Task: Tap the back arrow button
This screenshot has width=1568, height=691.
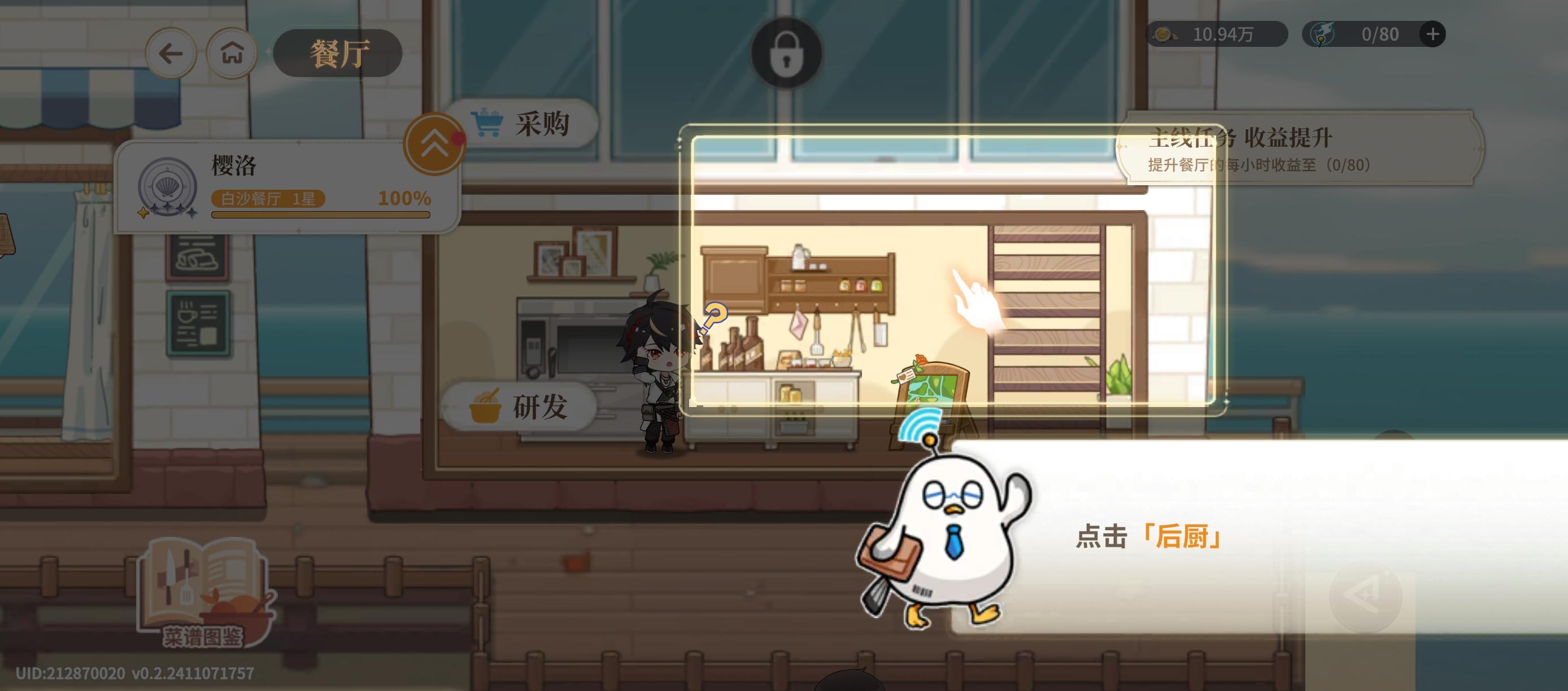Action: click(x=171, y=54)
